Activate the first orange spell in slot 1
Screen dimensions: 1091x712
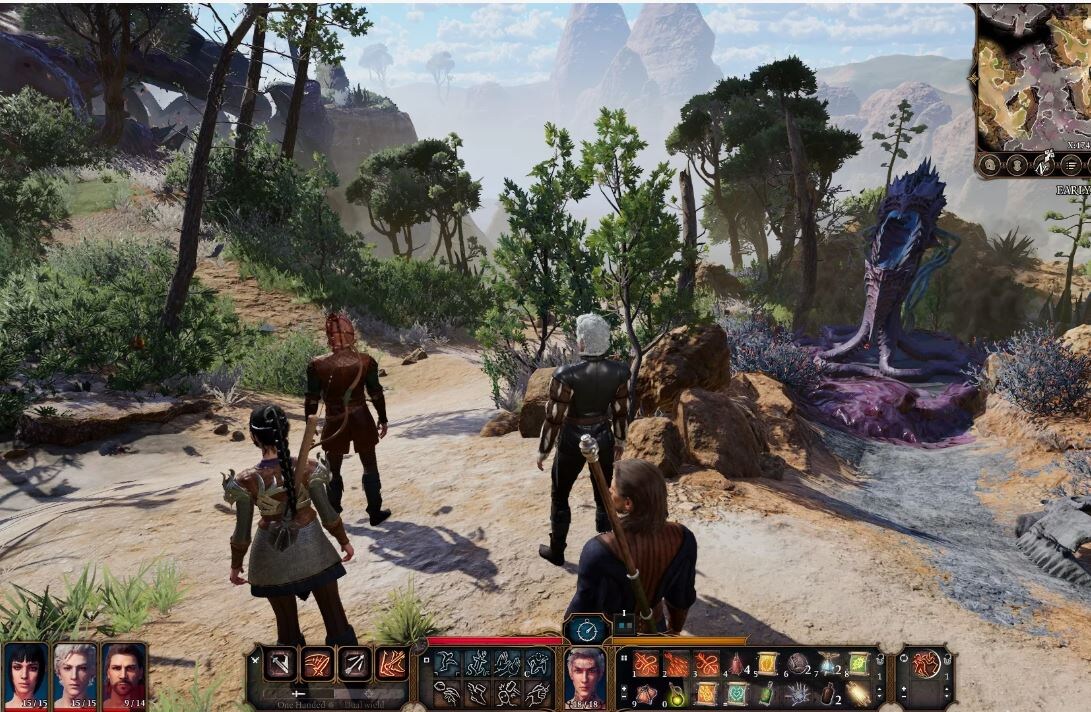(646, 664)
